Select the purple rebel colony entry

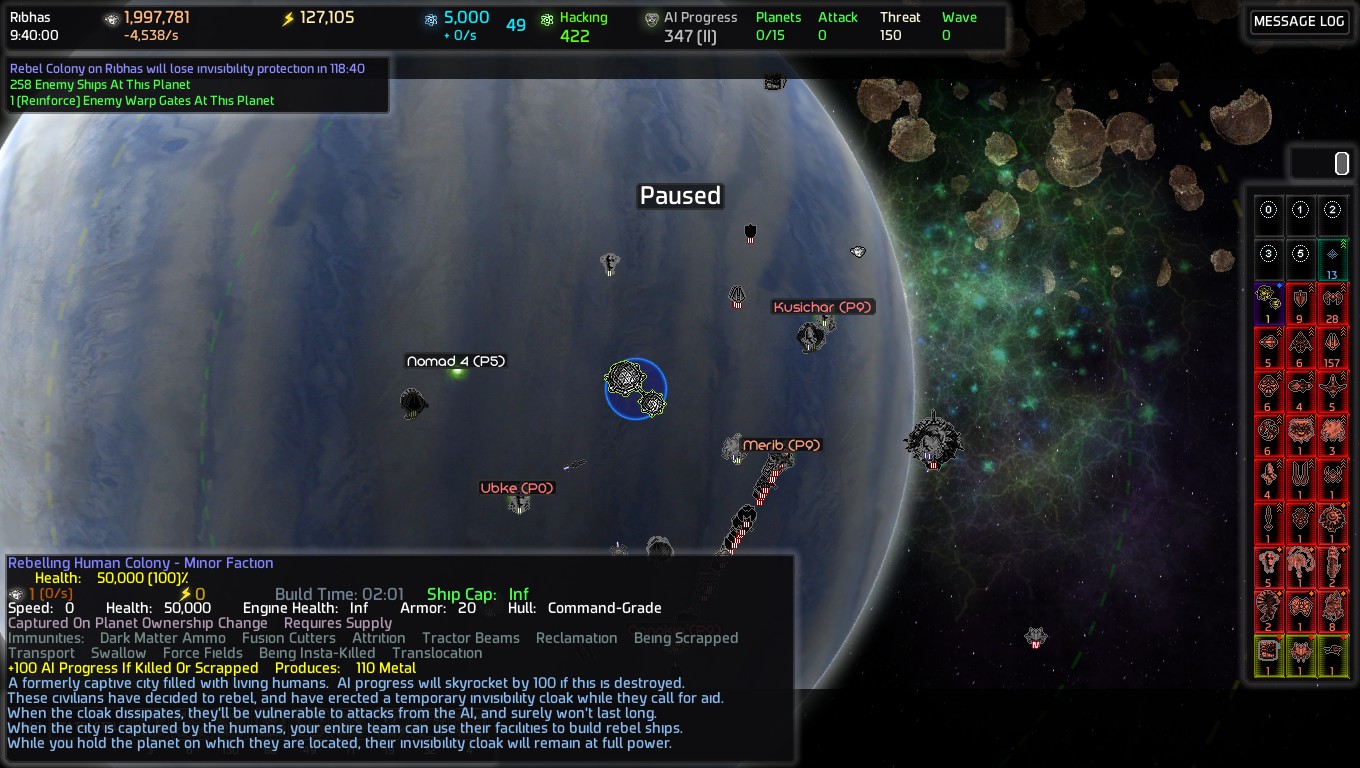click(x=1269, y=303)
